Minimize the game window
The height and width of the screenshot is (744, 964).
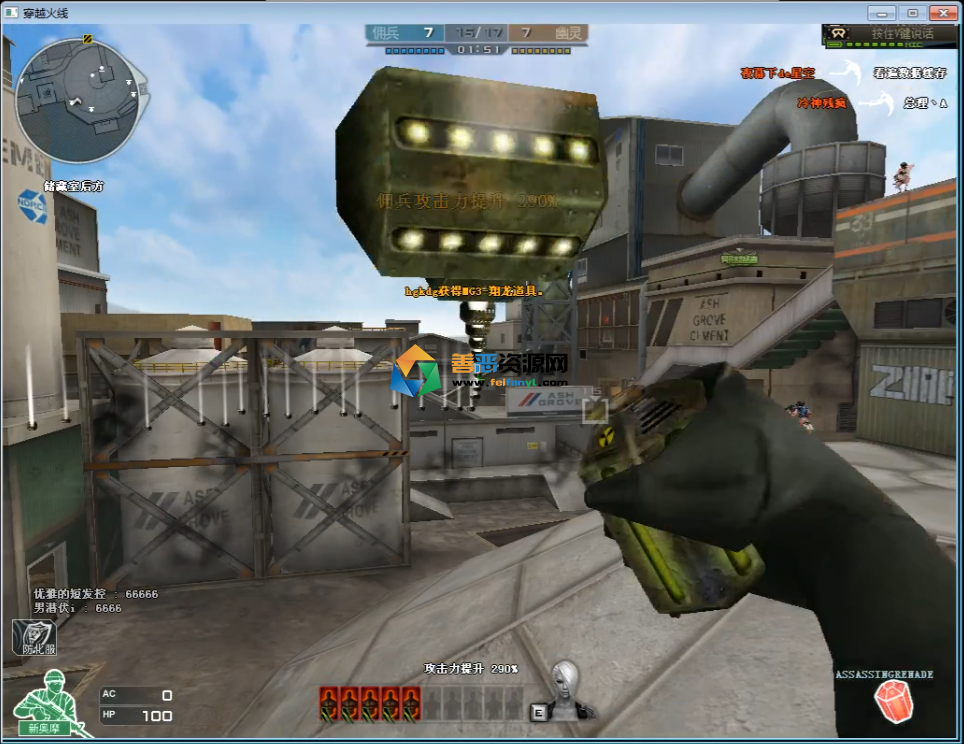pos(881,13)
